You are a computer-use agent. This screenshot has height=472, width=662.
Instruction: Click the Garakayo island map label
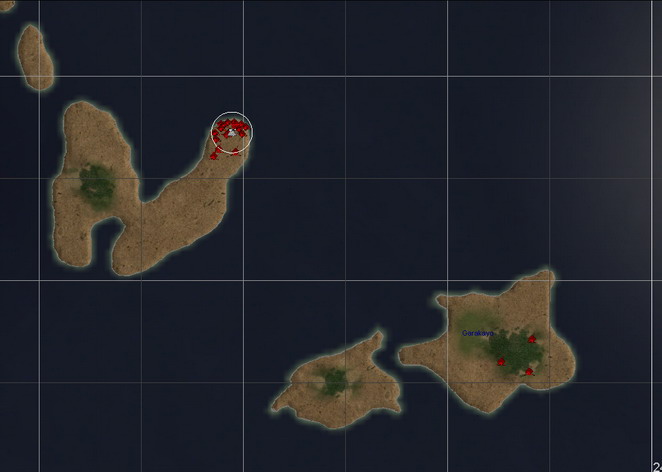tap(477, 333)
